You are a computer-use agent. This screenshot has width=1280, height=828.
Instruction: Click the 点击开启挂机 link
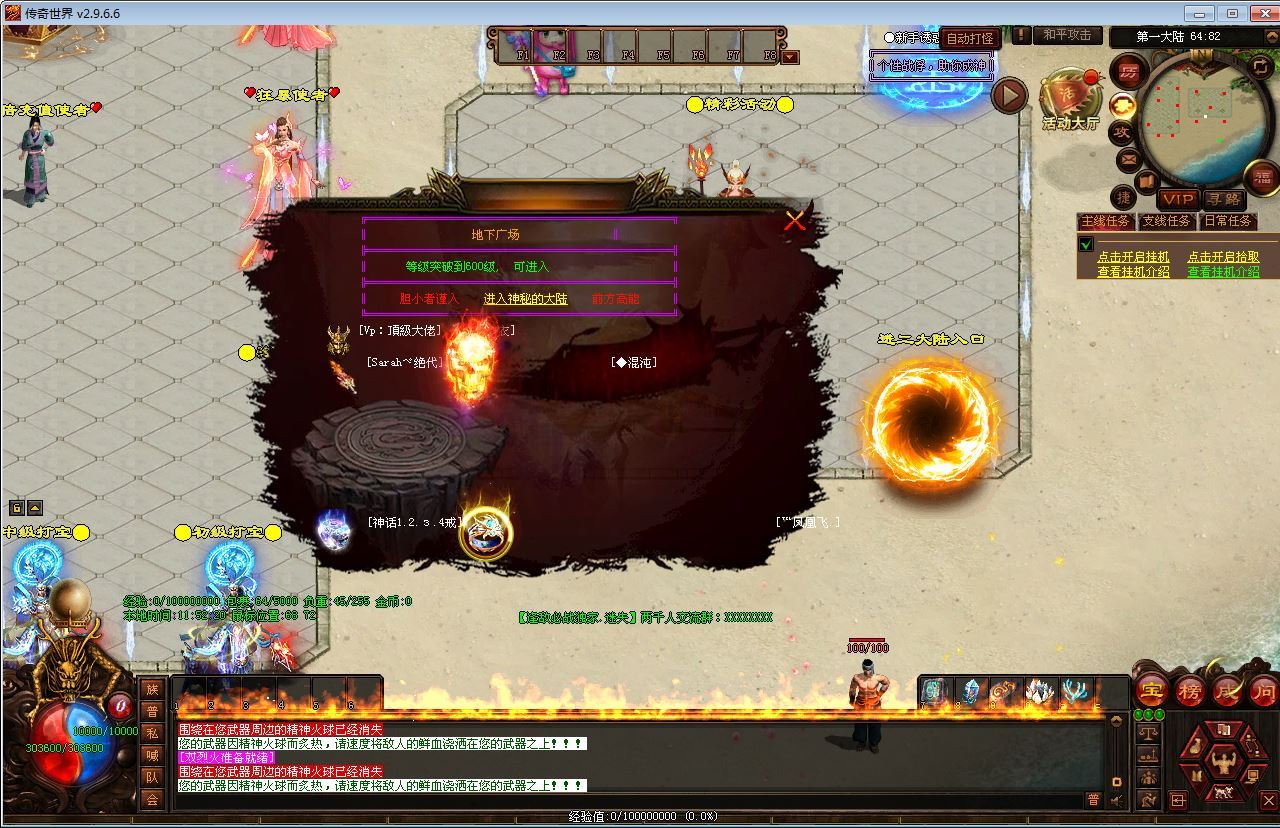(x=1133, y=257)
